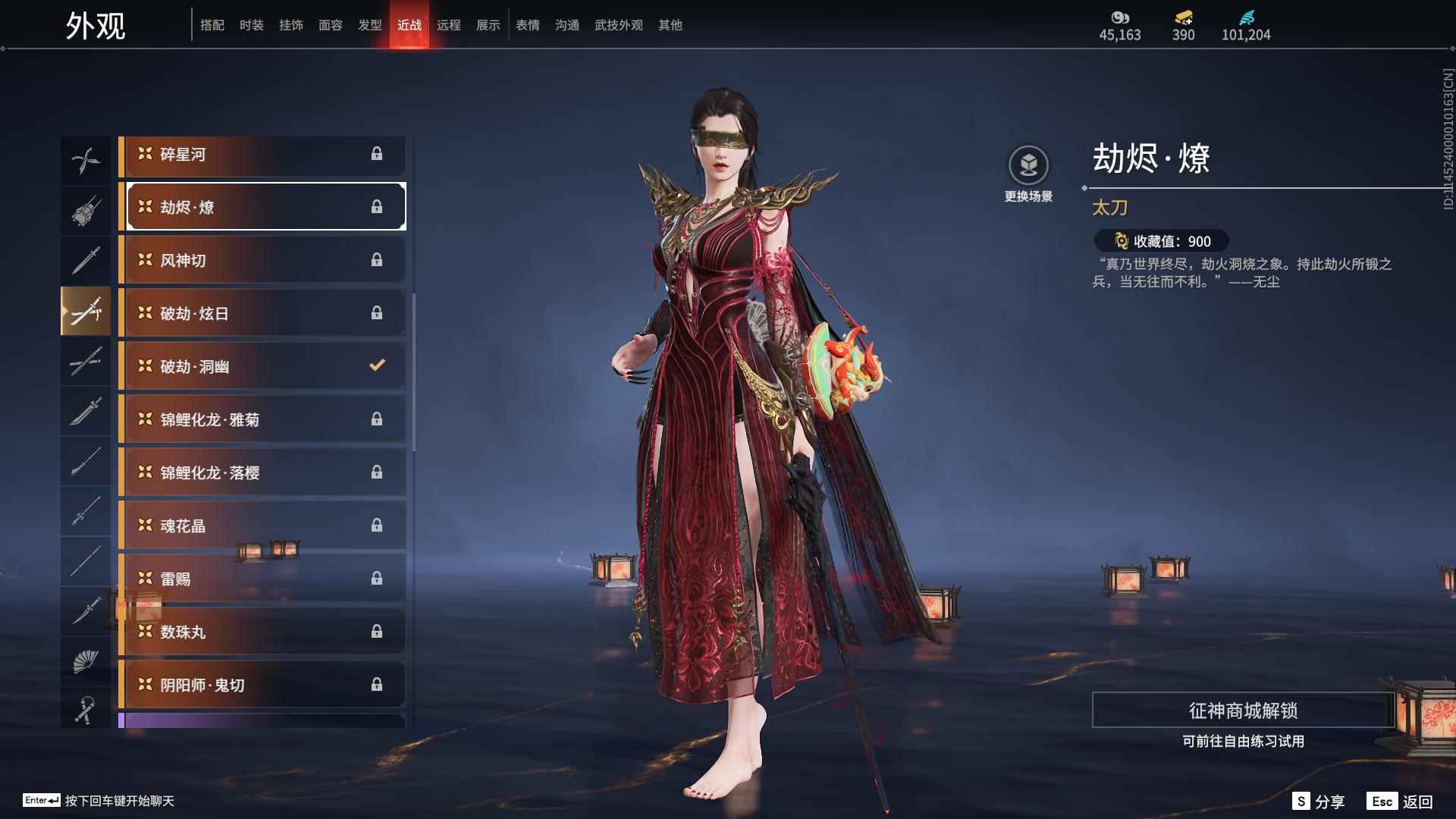Select the bottom rope-dart weapon category icon
The height and width of the screenshot is (819, 1456).
coord(86,708)
